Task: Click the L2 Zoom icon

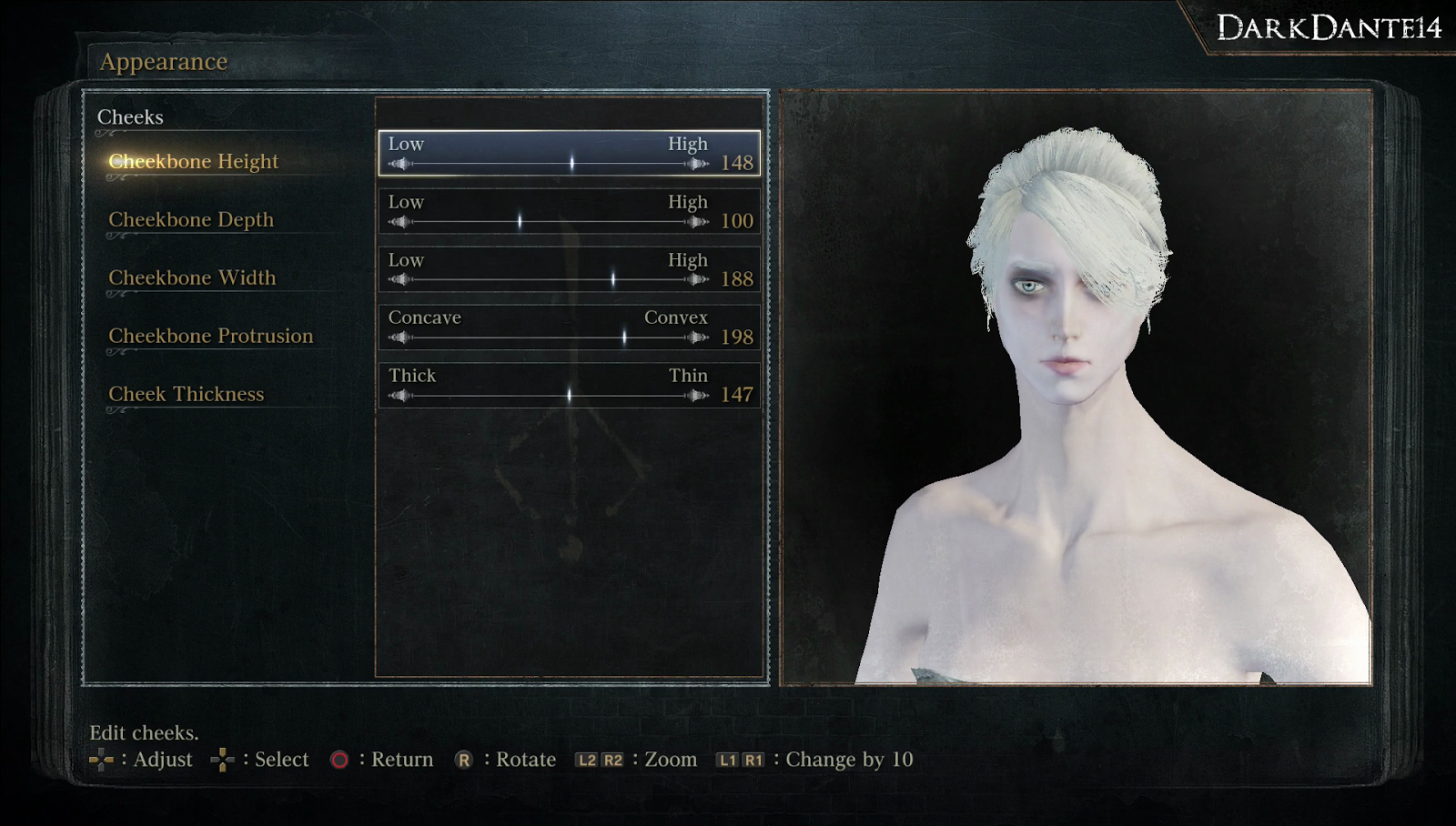Action: point(587,759)
